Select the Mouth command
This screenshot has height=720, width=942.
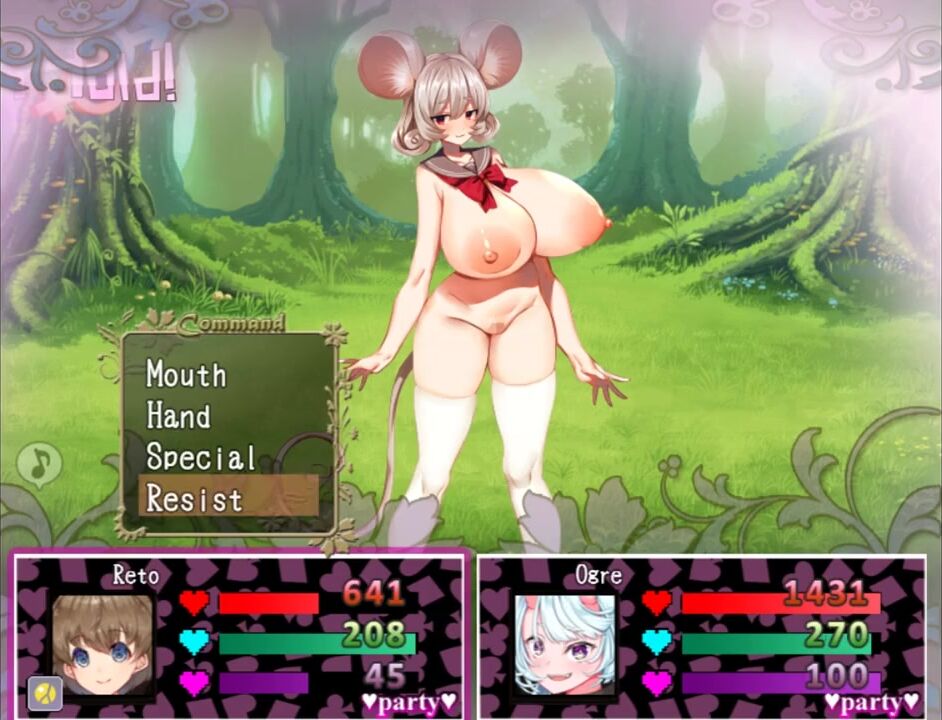click(187, 374)
